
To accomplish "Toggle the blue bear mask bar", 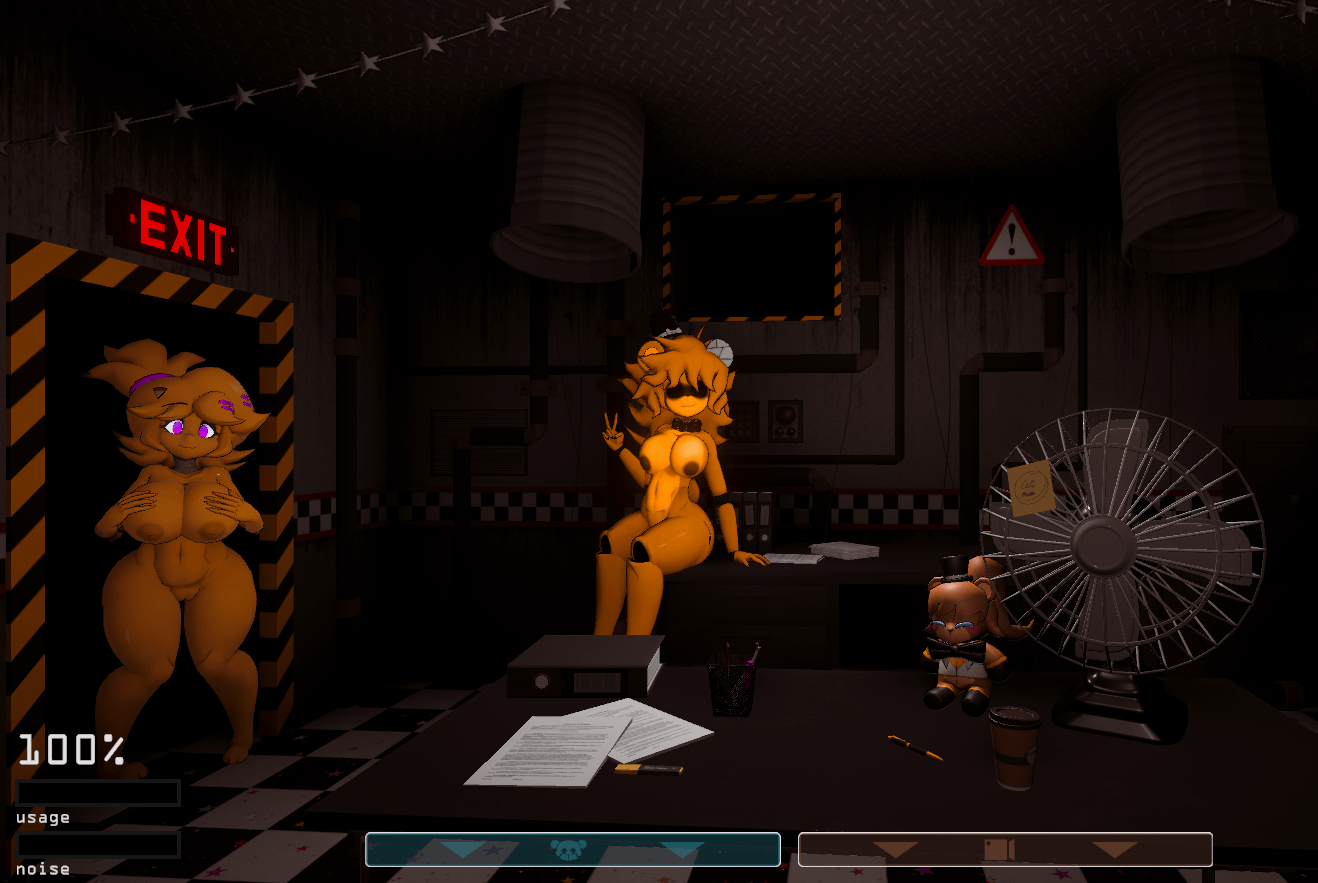I will [x=572, y=849].
